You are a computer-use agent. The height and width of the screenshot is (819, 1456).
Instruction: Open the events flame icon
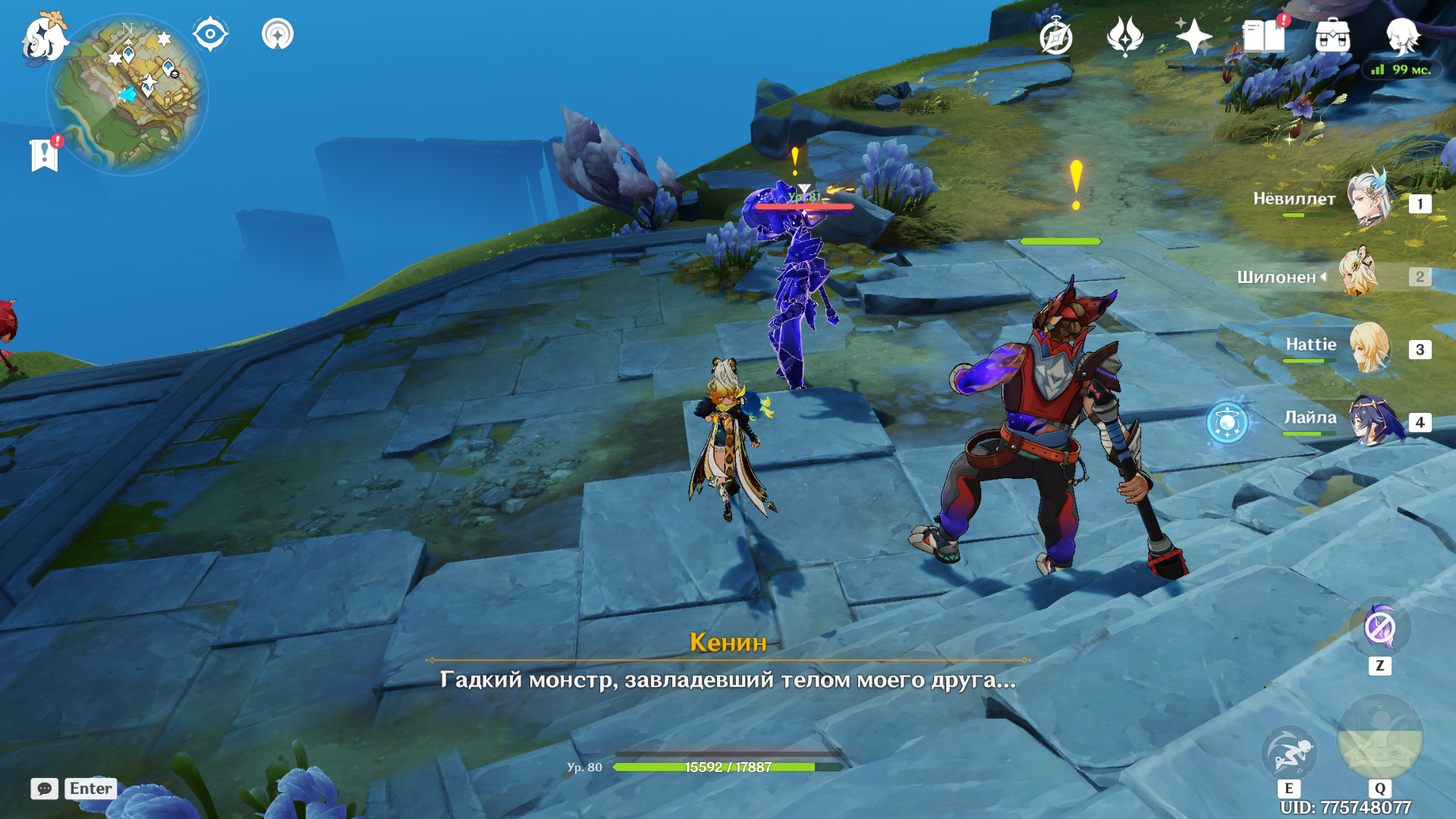click(1124, 36)
